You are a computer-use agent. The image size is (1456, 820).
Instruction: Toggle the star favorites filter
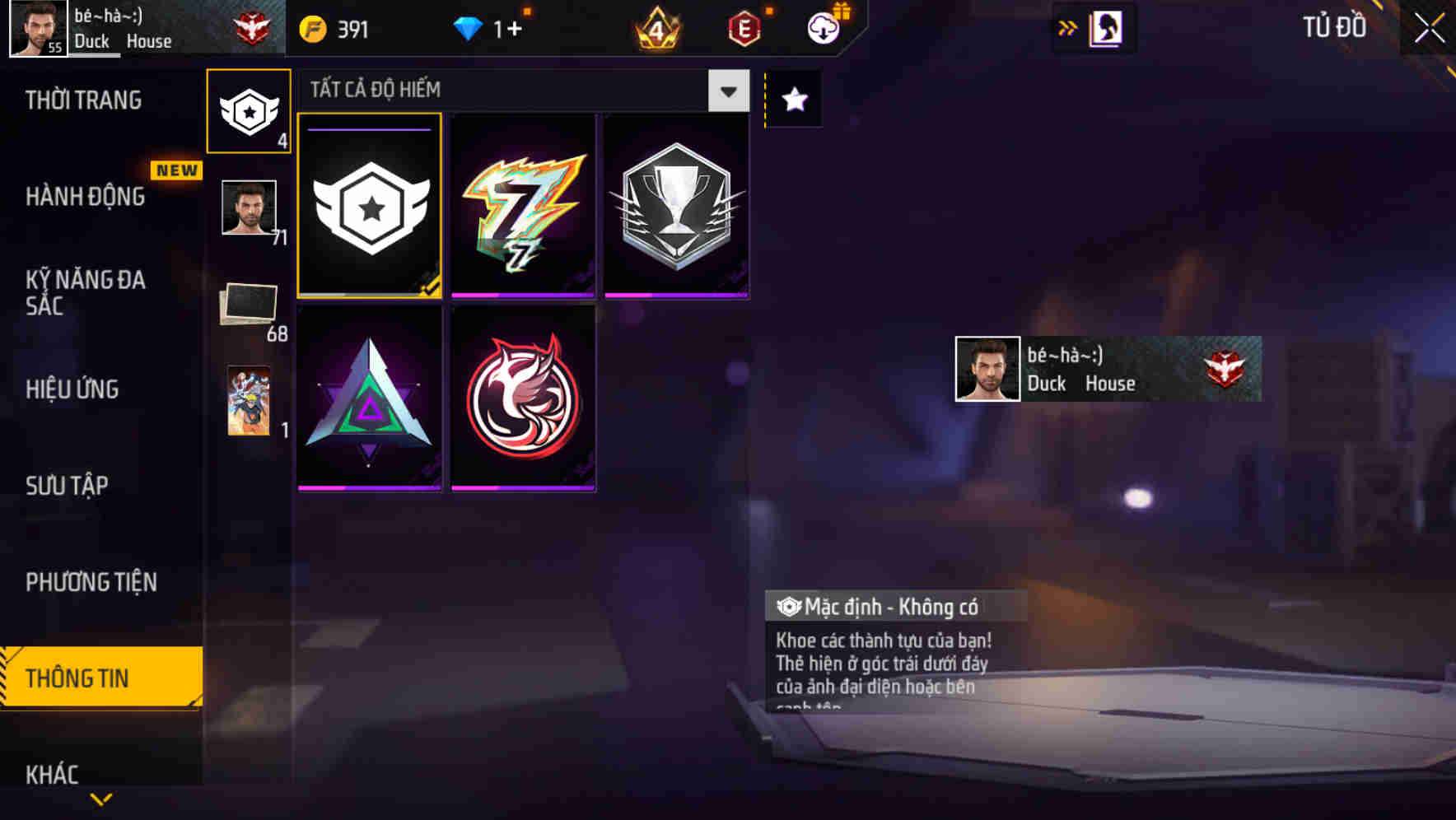pos(792,100)
